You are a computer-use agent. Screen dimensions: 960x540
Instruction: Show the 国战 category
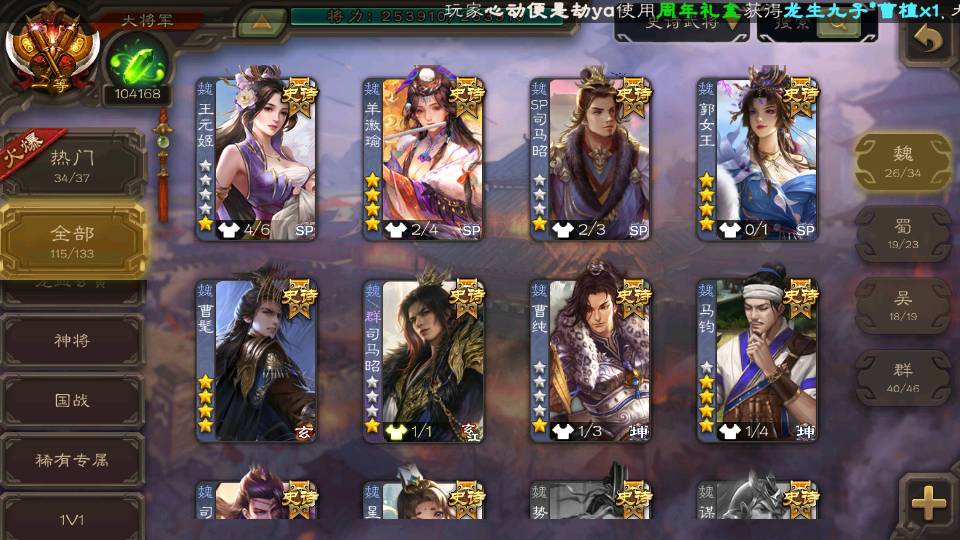pyautogui.click(x=72, y=400)
